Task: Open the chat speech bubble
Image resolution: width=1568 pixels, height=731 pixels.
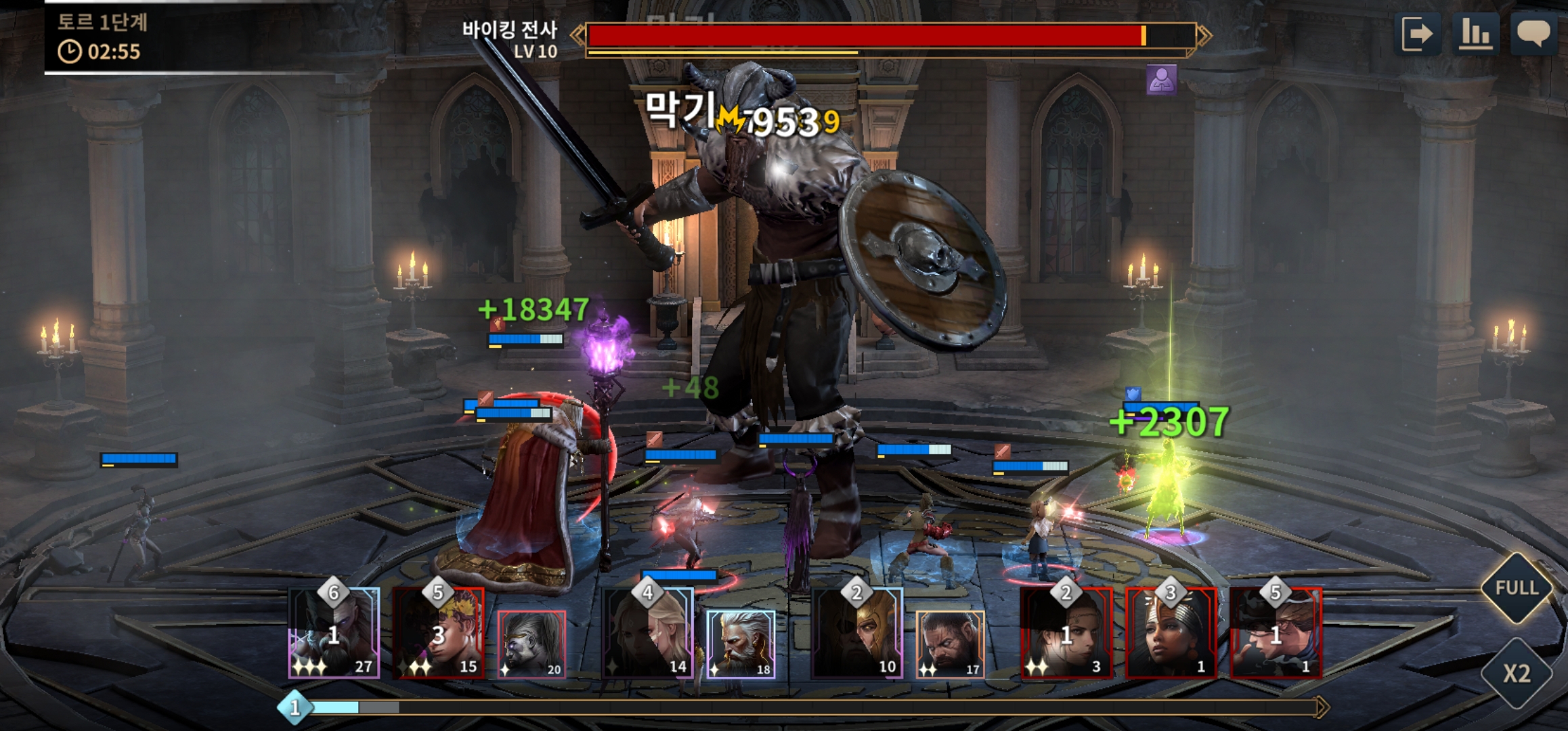Action: click(x=1533, y=34)
